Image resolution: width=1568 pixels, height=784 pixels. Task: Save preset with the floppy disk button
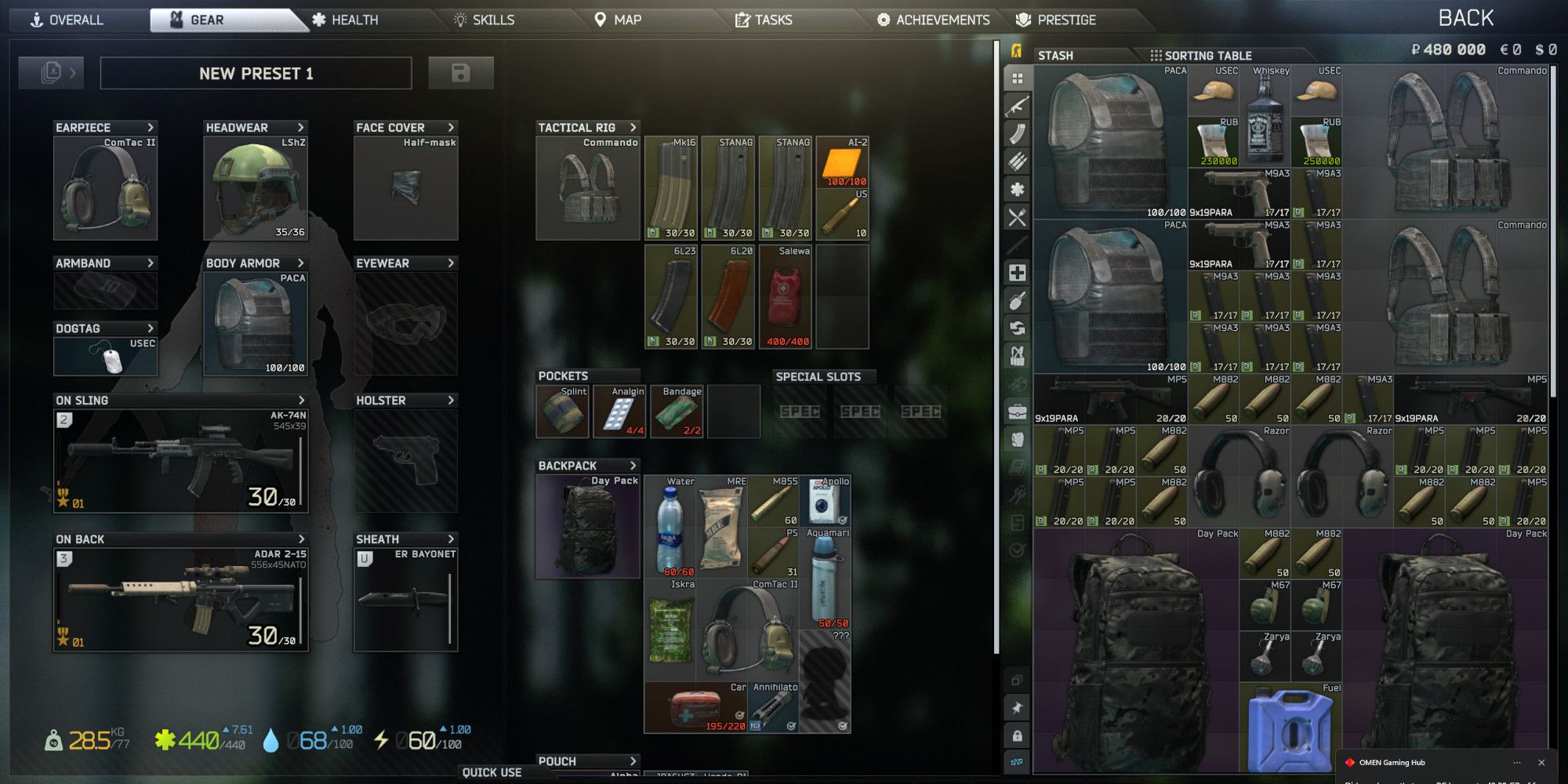point(461,73)
